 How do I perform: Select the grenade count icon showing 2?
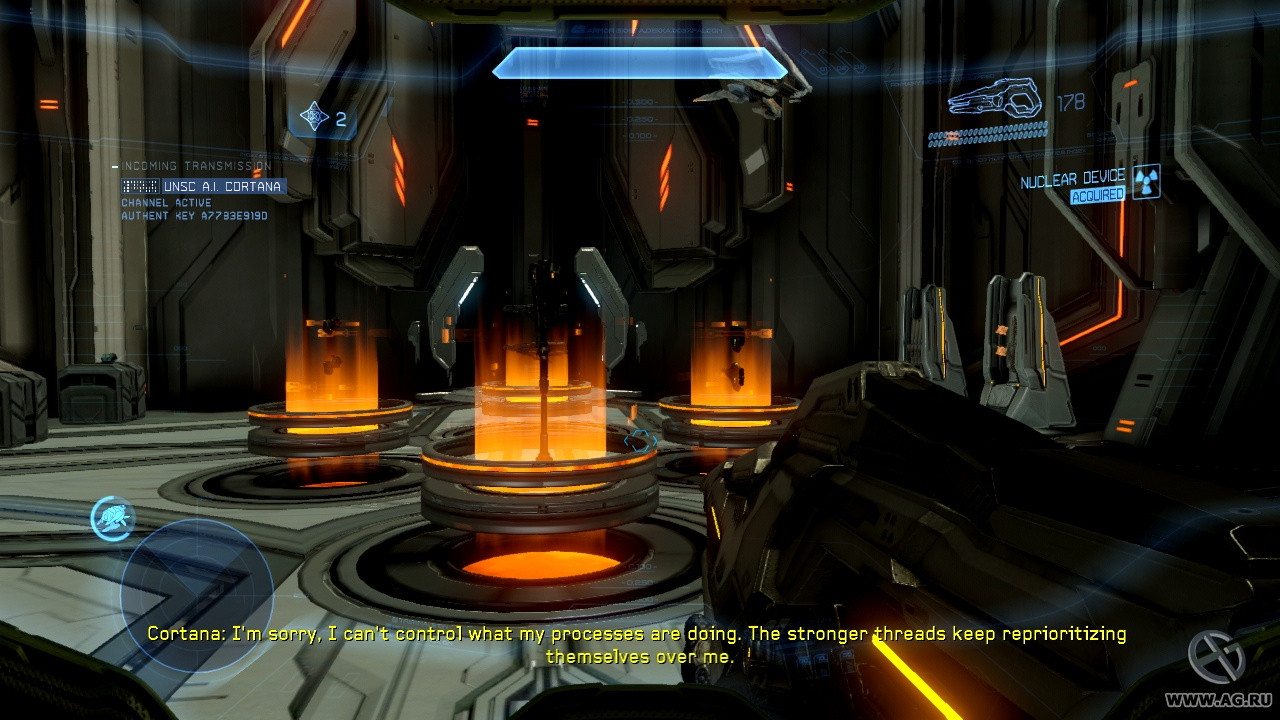[317, 116]
